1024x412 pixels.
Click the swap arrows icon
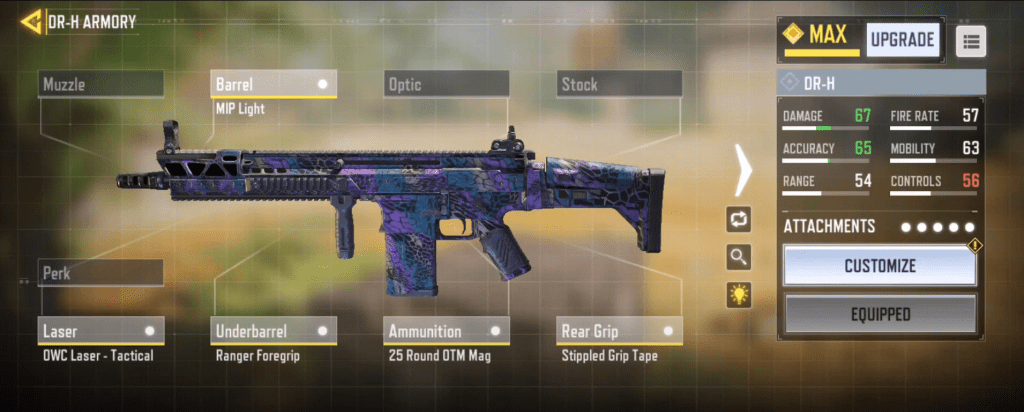coord(739,220)
